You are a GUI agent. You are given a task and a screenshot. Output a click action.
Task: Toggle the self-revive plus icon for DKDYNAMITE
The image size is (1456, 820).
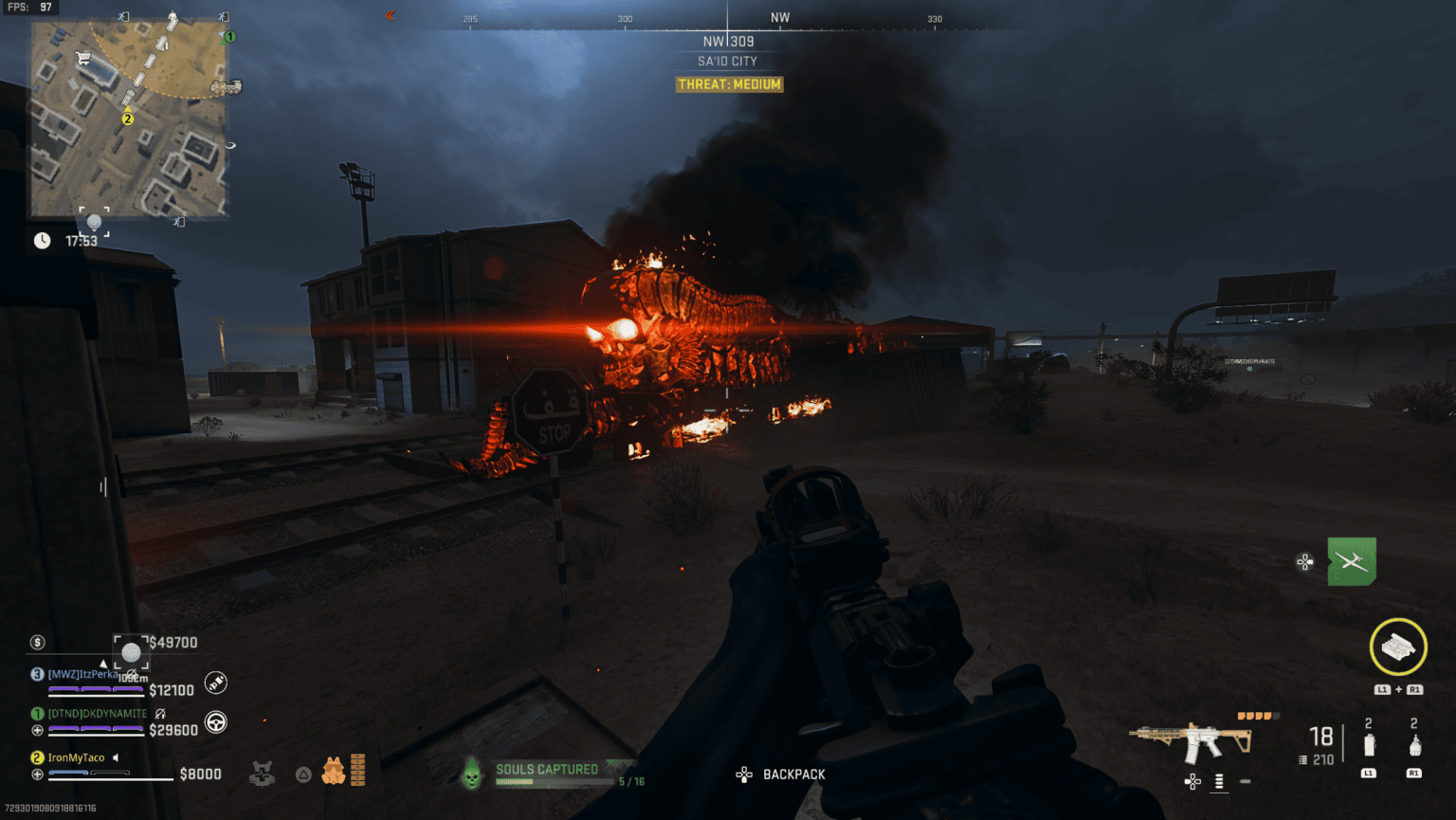pos(36,730)
